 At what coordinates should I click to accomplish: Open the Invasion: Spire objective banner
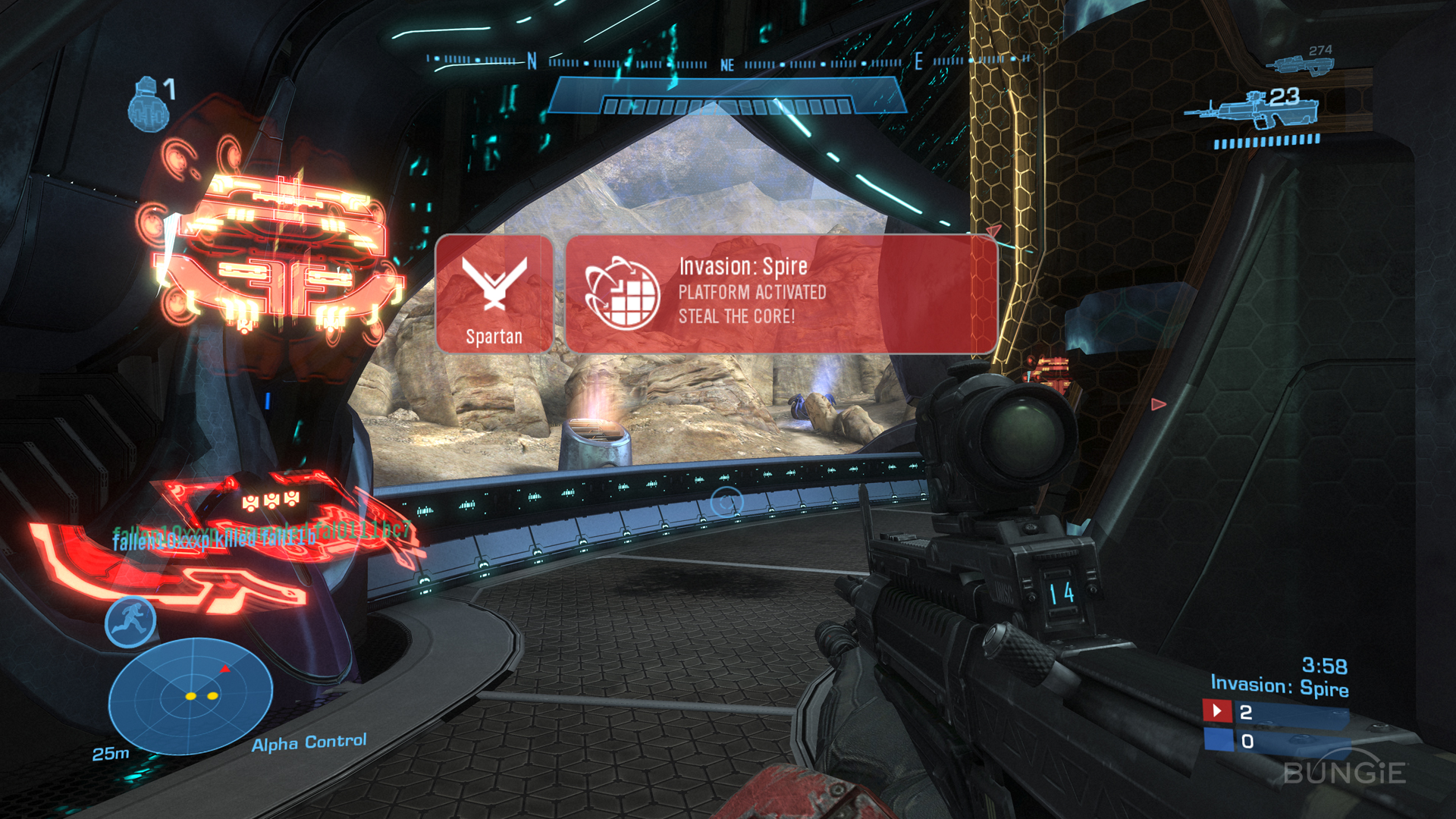pyautogui.click(x=780, y=293)
